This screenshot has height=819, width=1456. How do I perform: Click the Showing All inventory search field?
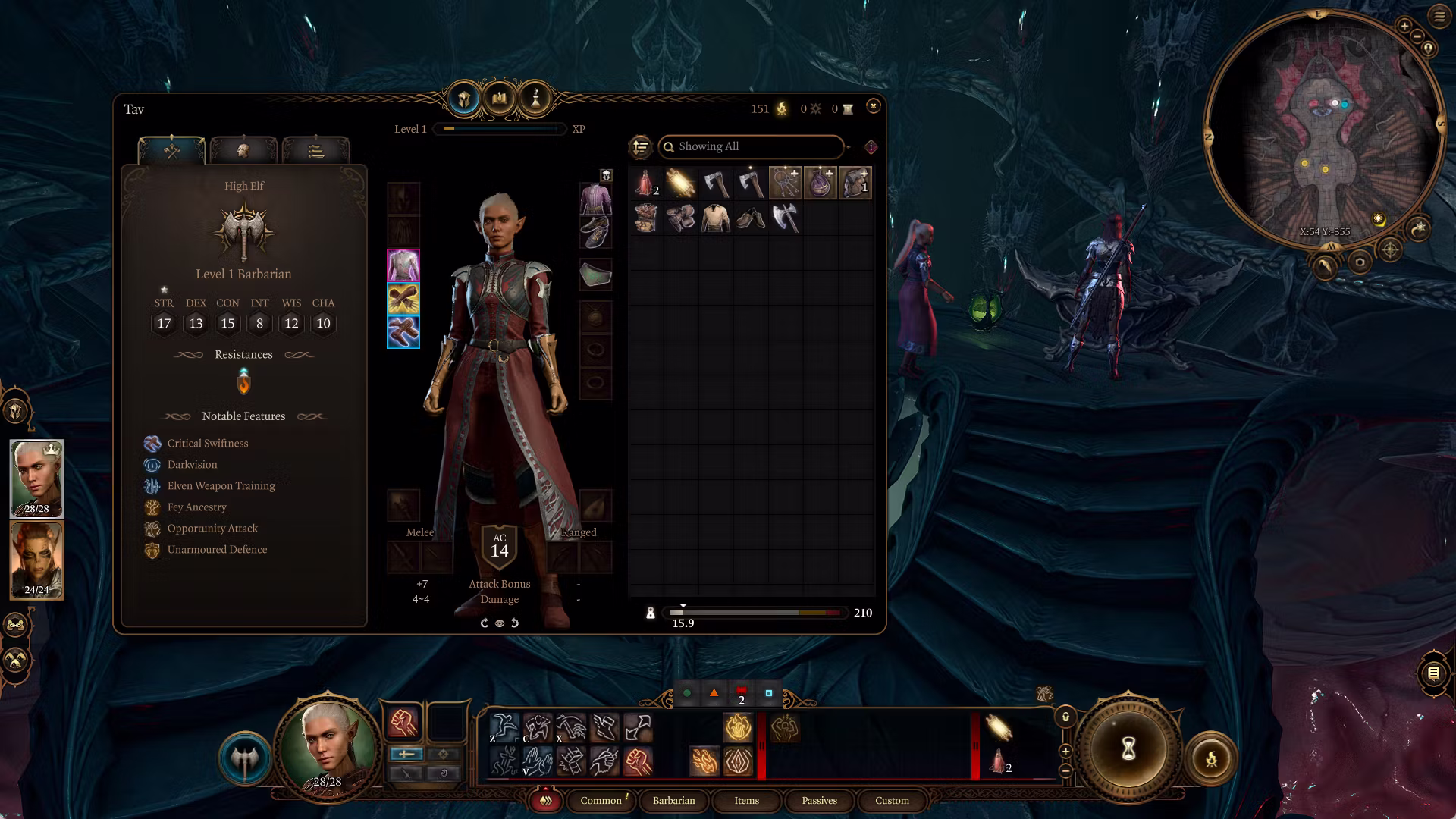[751, 146]
